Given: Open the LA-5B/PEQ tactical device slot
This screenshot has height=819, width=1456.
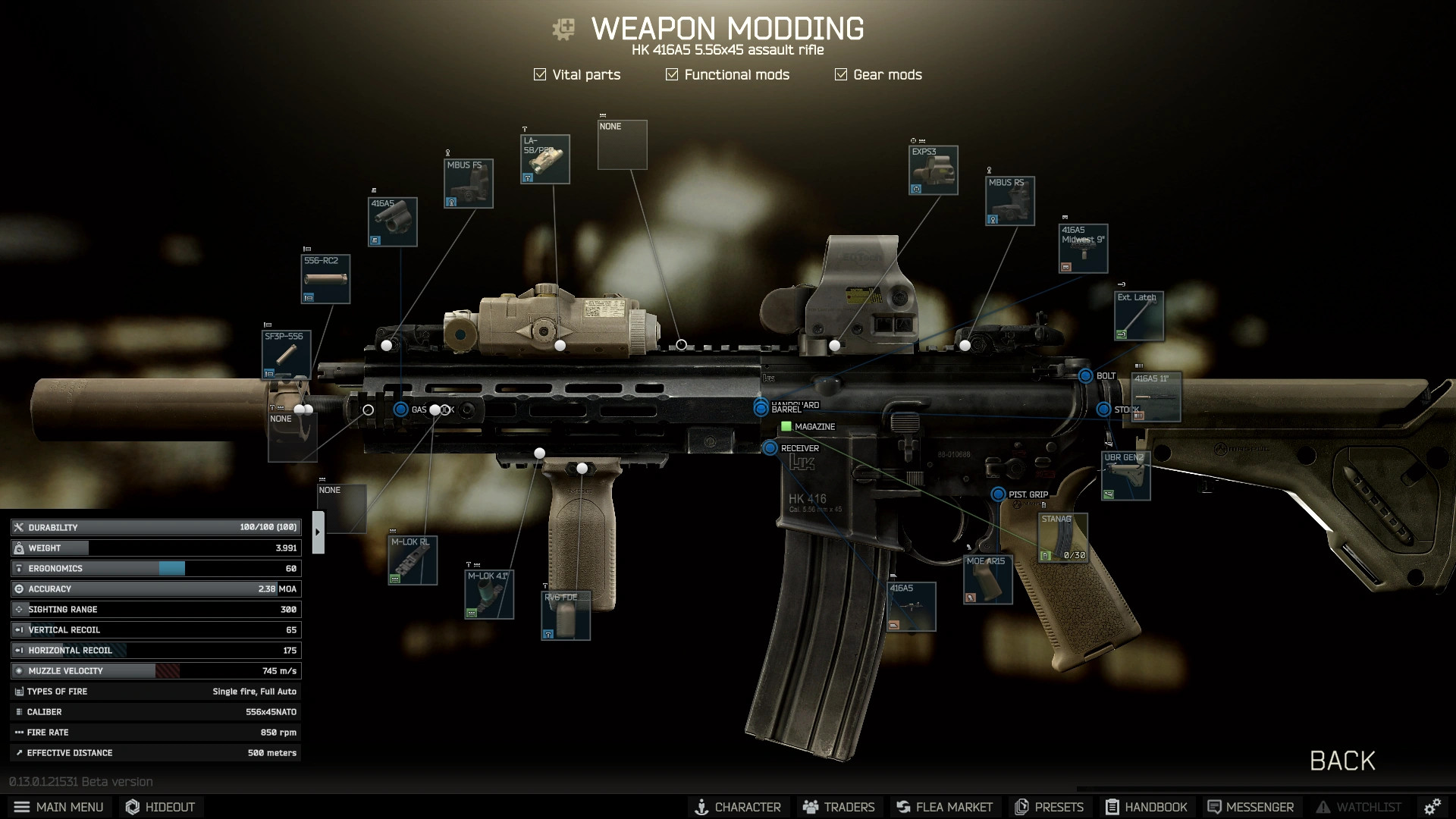Looking at the screenshot, I should click(x=544, y=158).
